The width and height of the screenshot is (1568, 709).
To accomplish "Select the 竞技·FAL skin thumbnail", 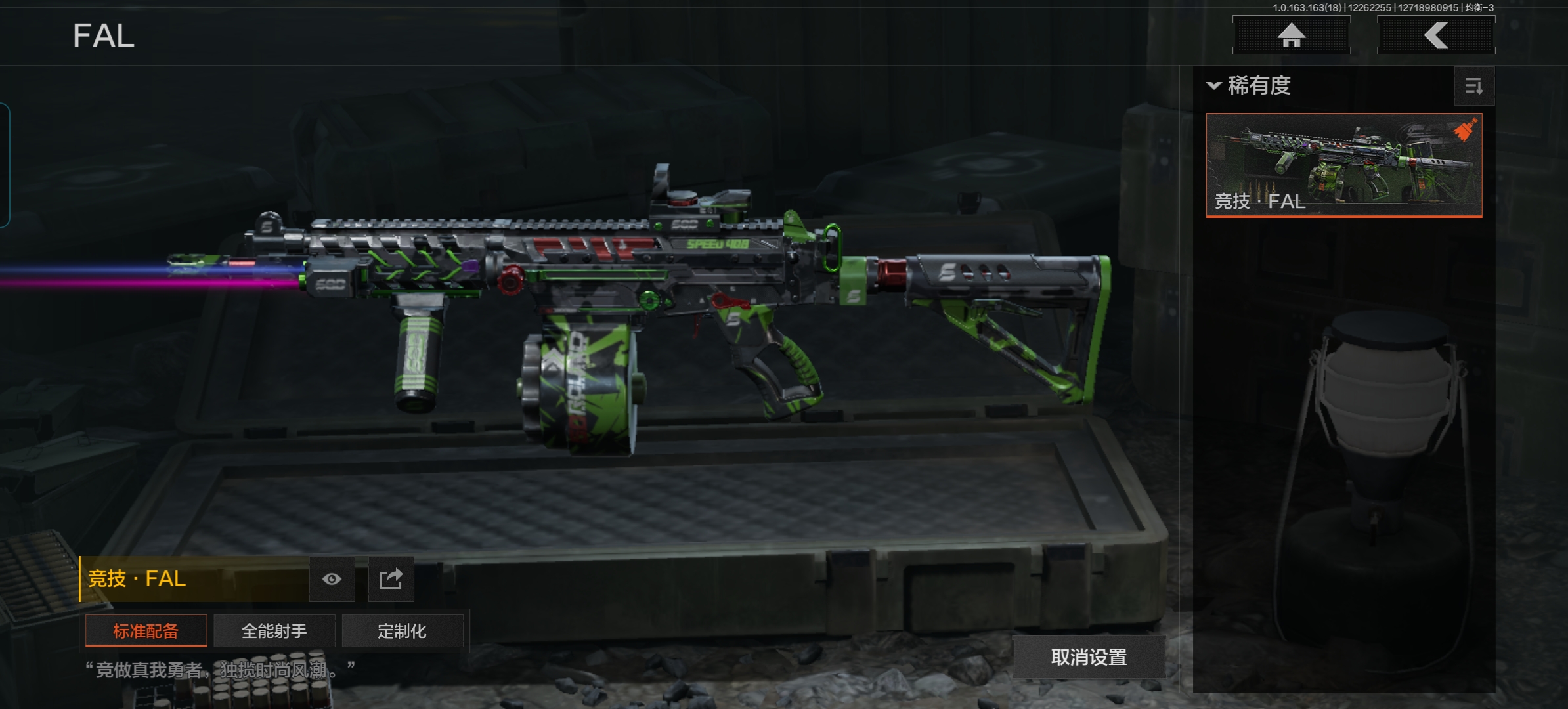I will click(1343, 165).
